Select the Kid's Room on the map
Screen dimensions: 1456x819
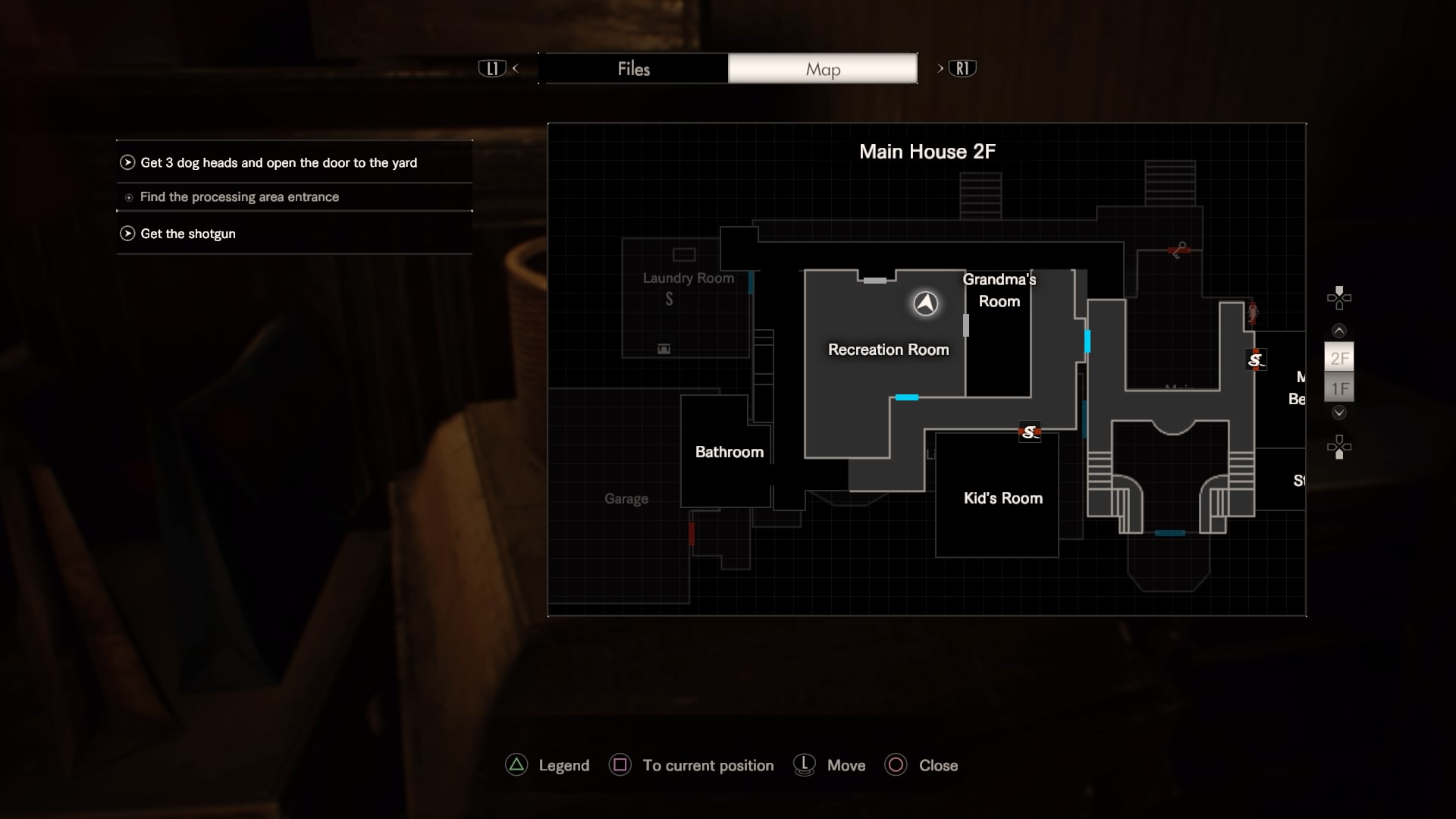point(1003,498)
